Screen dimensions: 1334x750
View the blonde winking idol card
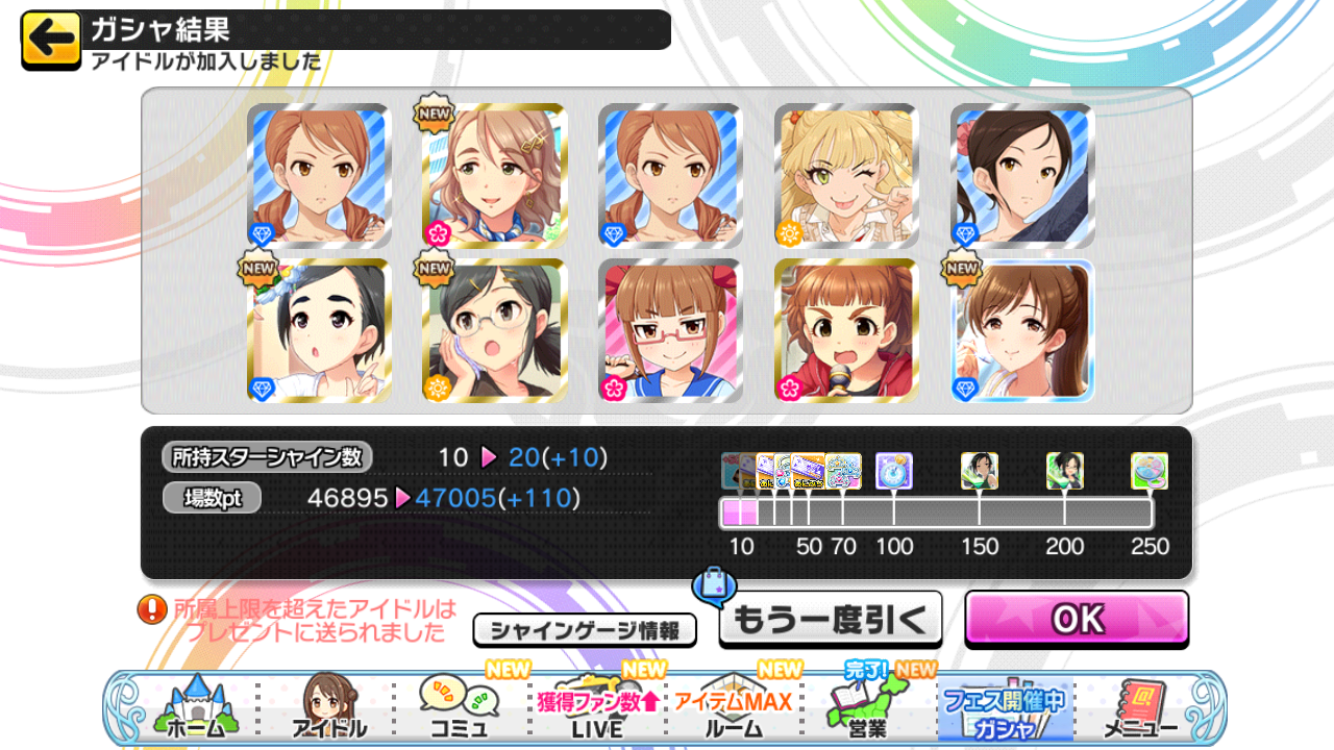846,176
